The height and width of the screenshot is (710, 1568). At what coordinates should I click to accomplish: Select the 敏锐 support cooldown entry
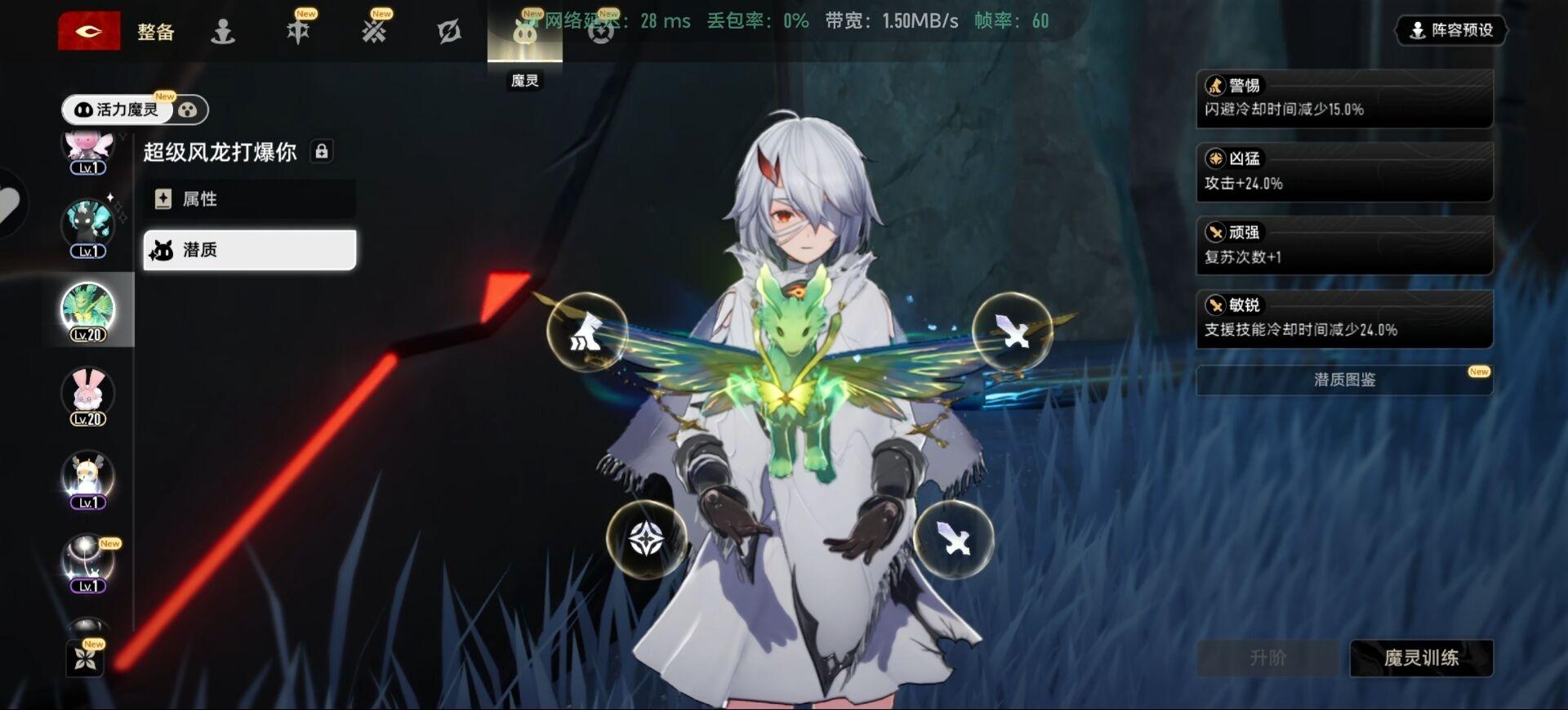coord(1344,319)
